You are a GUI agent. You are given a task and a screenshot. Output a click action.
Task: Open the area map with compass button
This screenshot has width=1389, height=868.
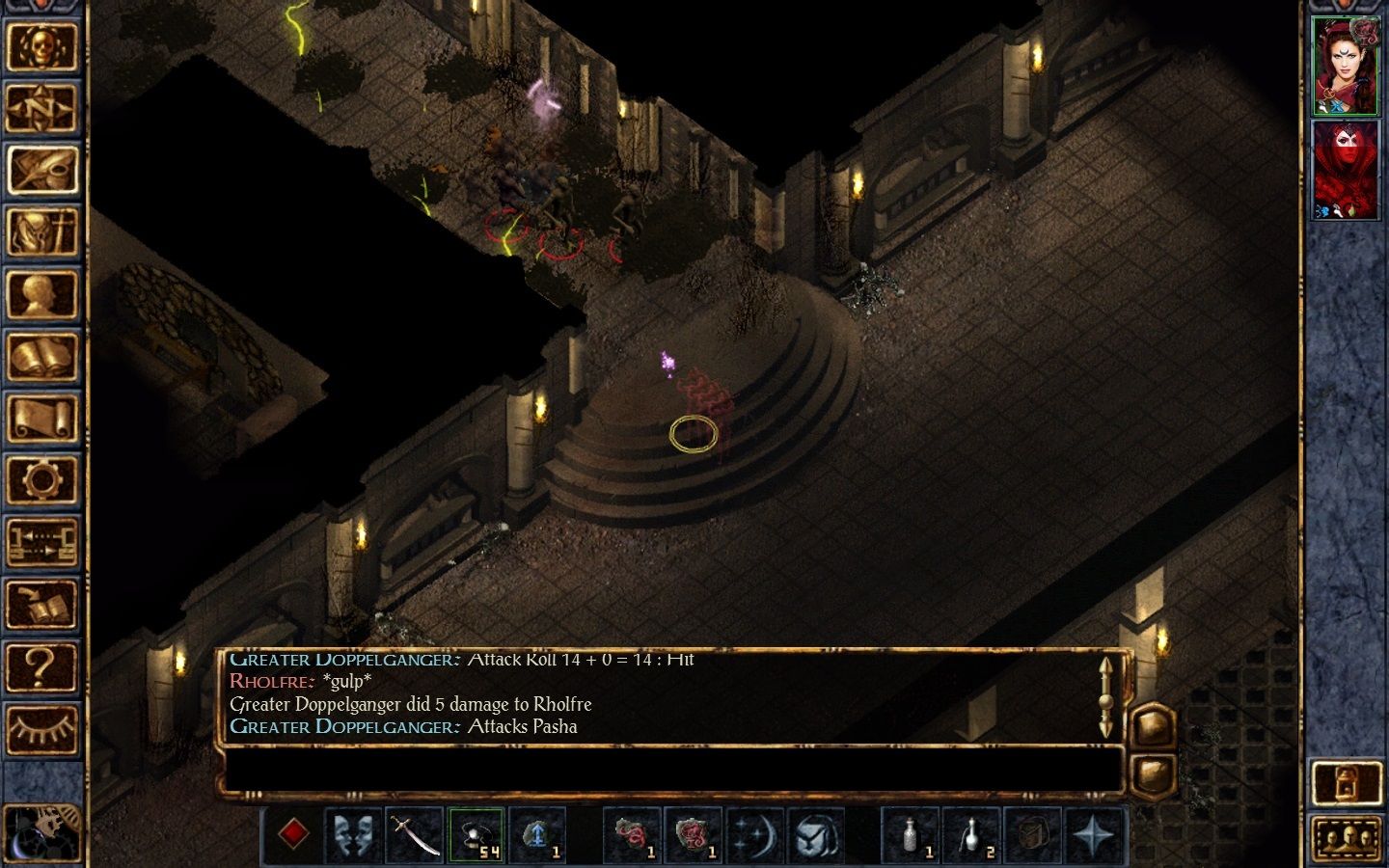pos(41,107)
